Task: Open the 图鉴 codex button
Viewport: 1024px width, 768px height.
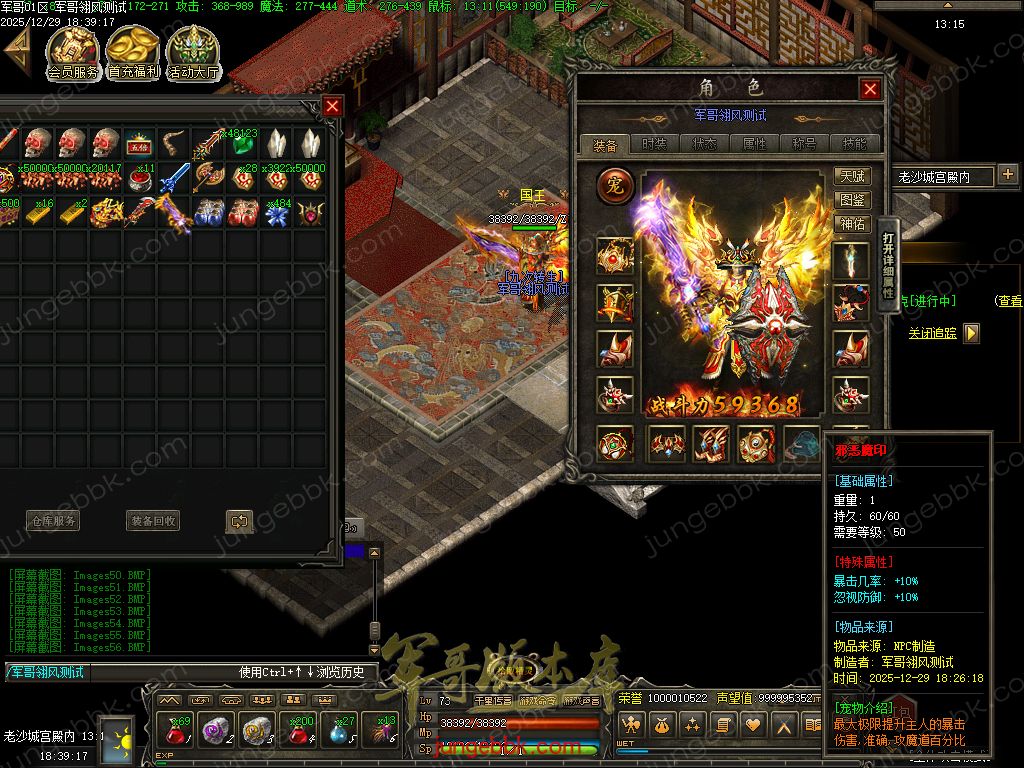Action: click(852, 200)
